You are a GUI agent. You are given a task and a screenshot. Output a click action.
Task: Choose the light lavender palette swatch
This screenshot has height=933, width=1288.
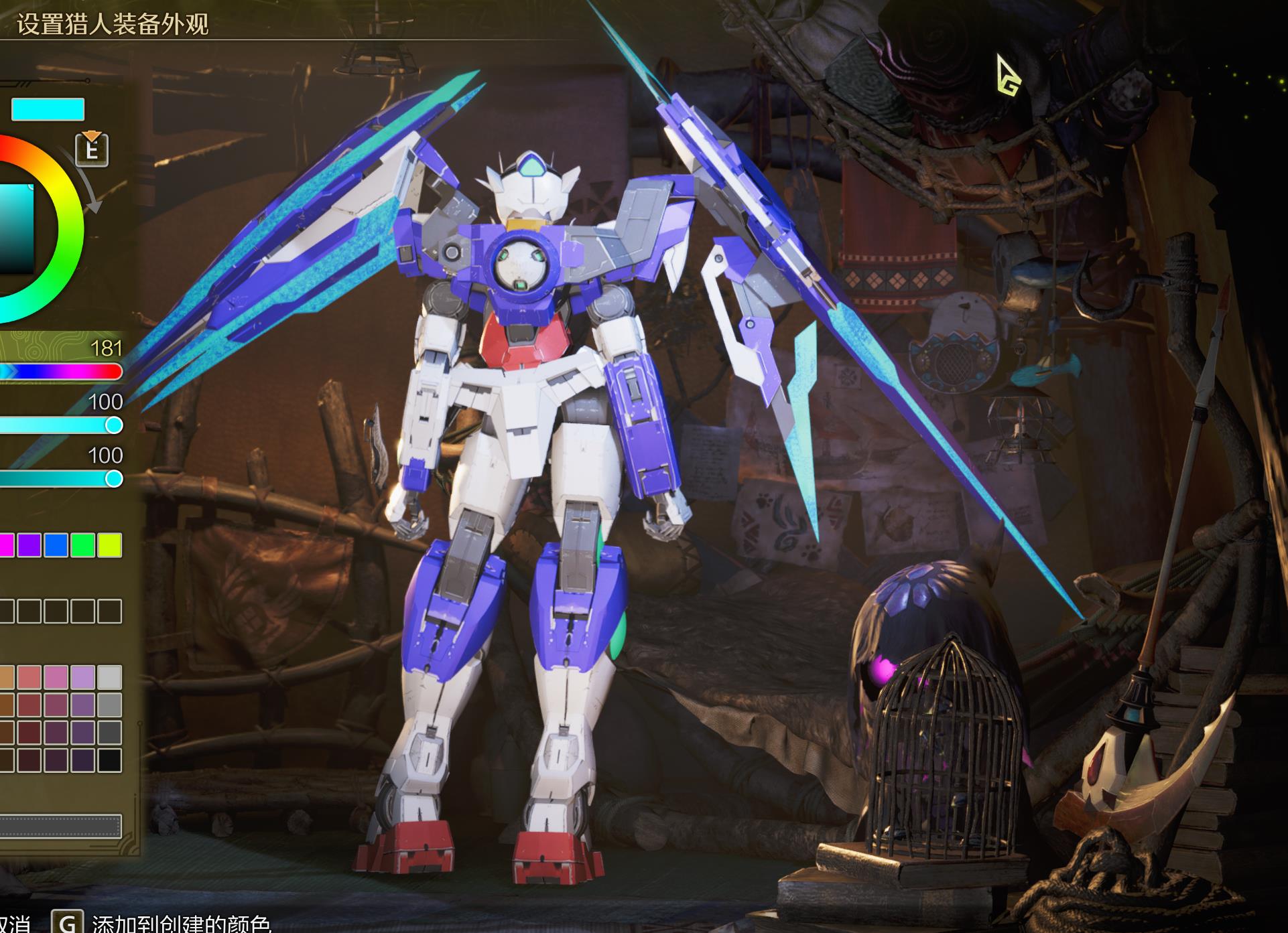(x=83, y=677)
